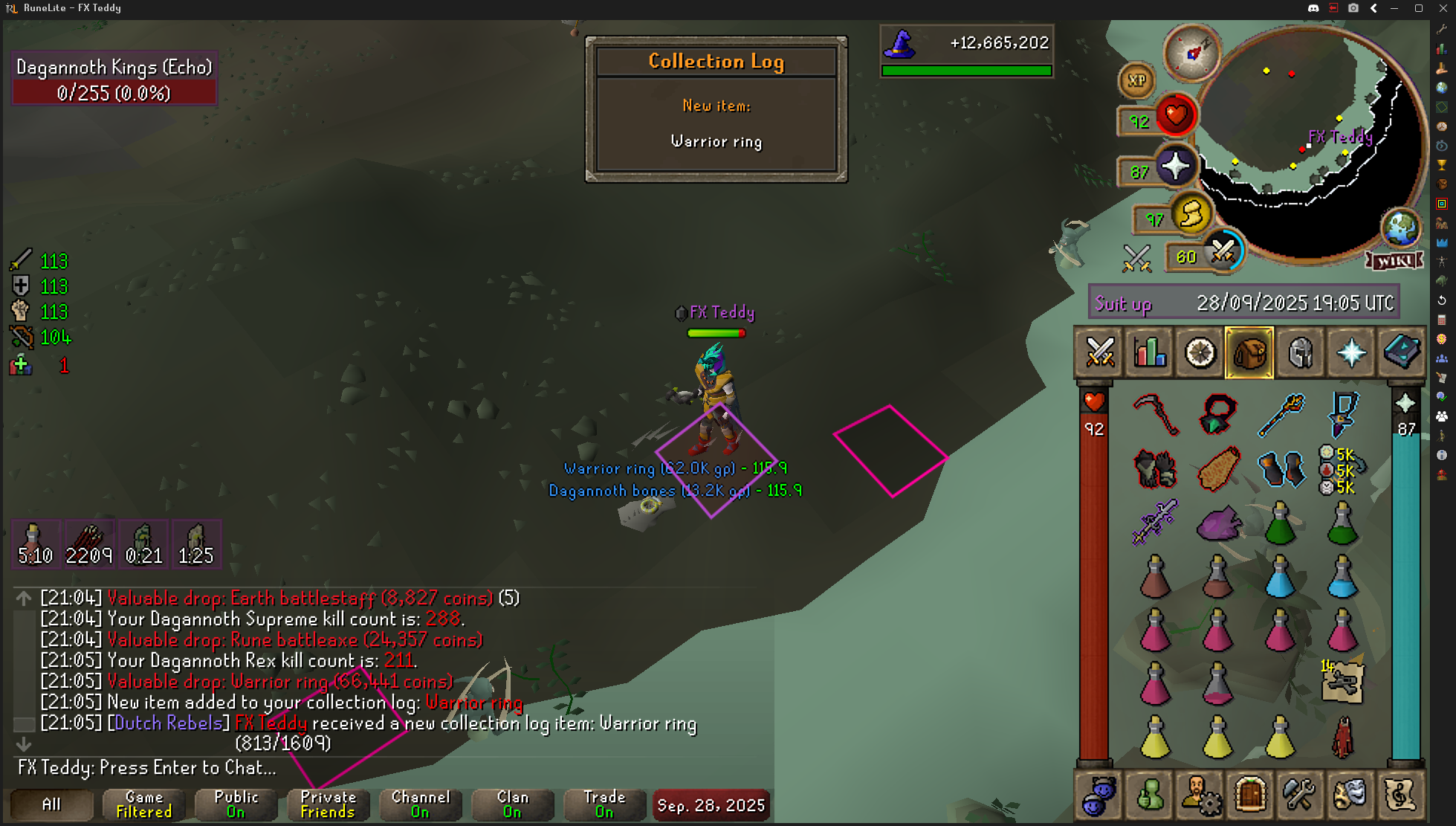Toggle the XP drops button
This screenshot has width=1456, height=826.
[1136, 80]
